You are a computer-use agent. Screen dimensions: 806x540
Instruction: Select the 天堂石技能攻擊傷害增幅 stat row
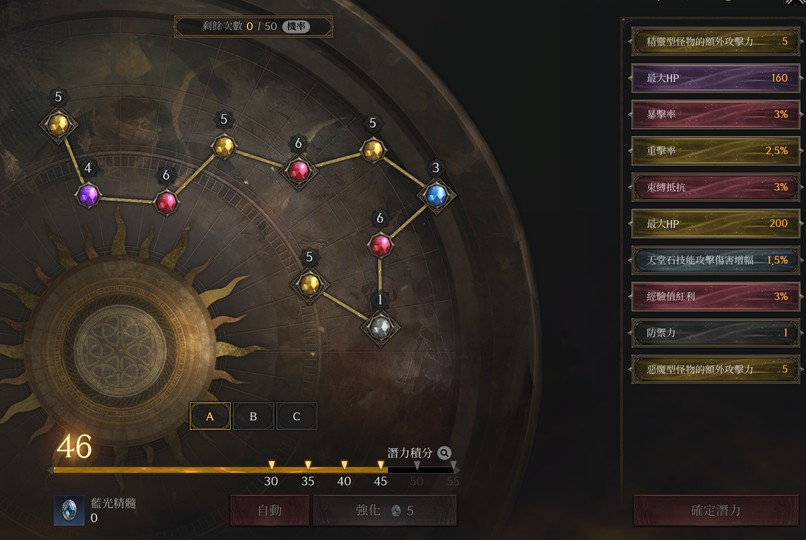click(715, 259)
